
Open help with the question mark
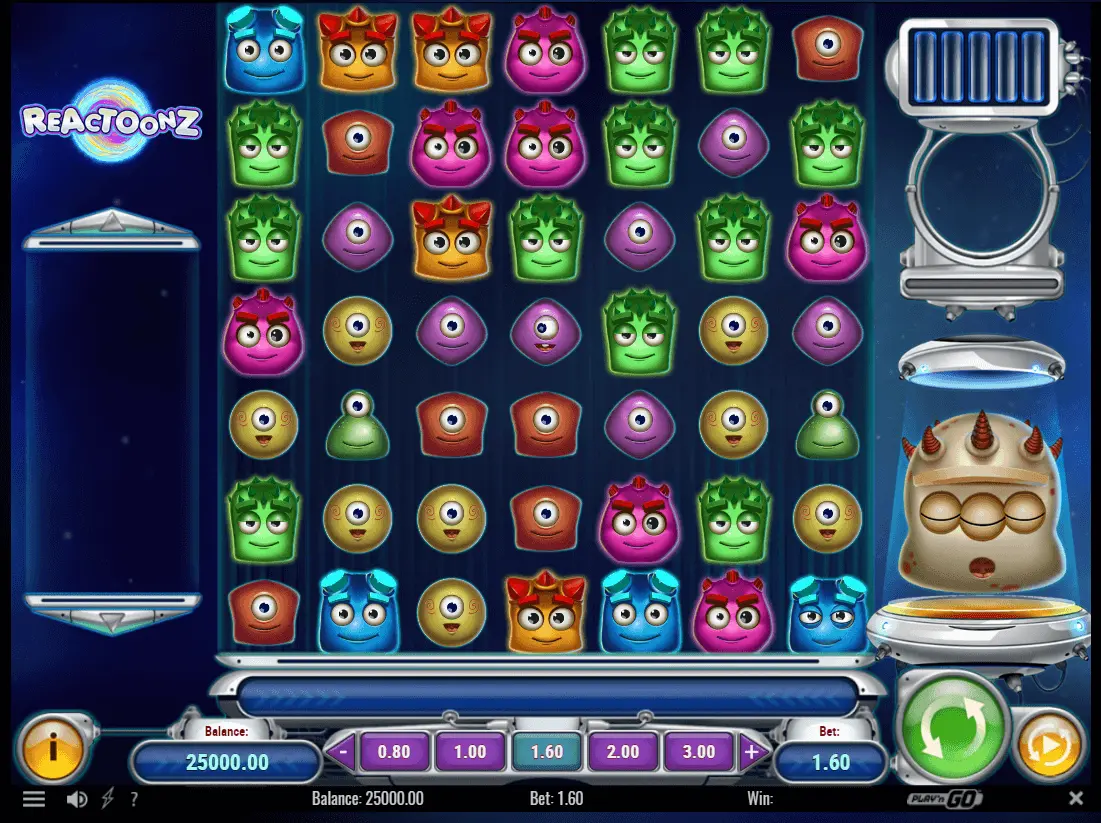(x=134, y=799)
